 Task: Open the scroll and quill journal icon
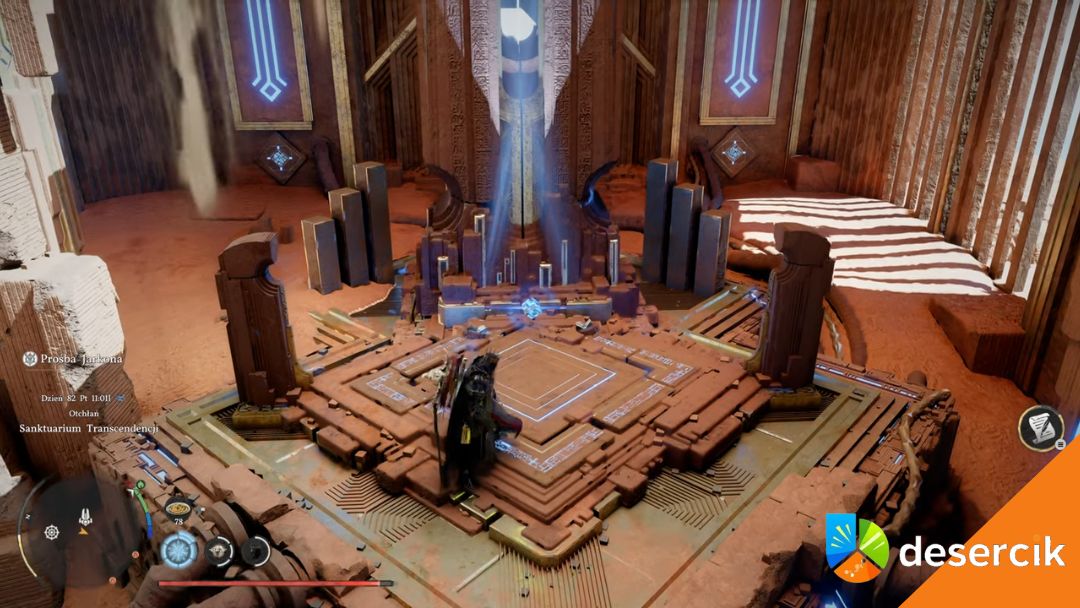tap(1039, 427)
